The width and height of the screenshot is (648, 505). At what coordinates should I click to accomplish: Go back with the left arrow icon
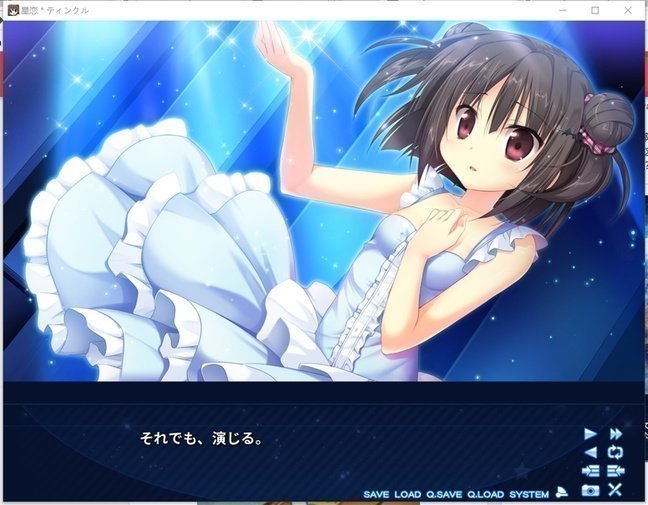(590, 452)
